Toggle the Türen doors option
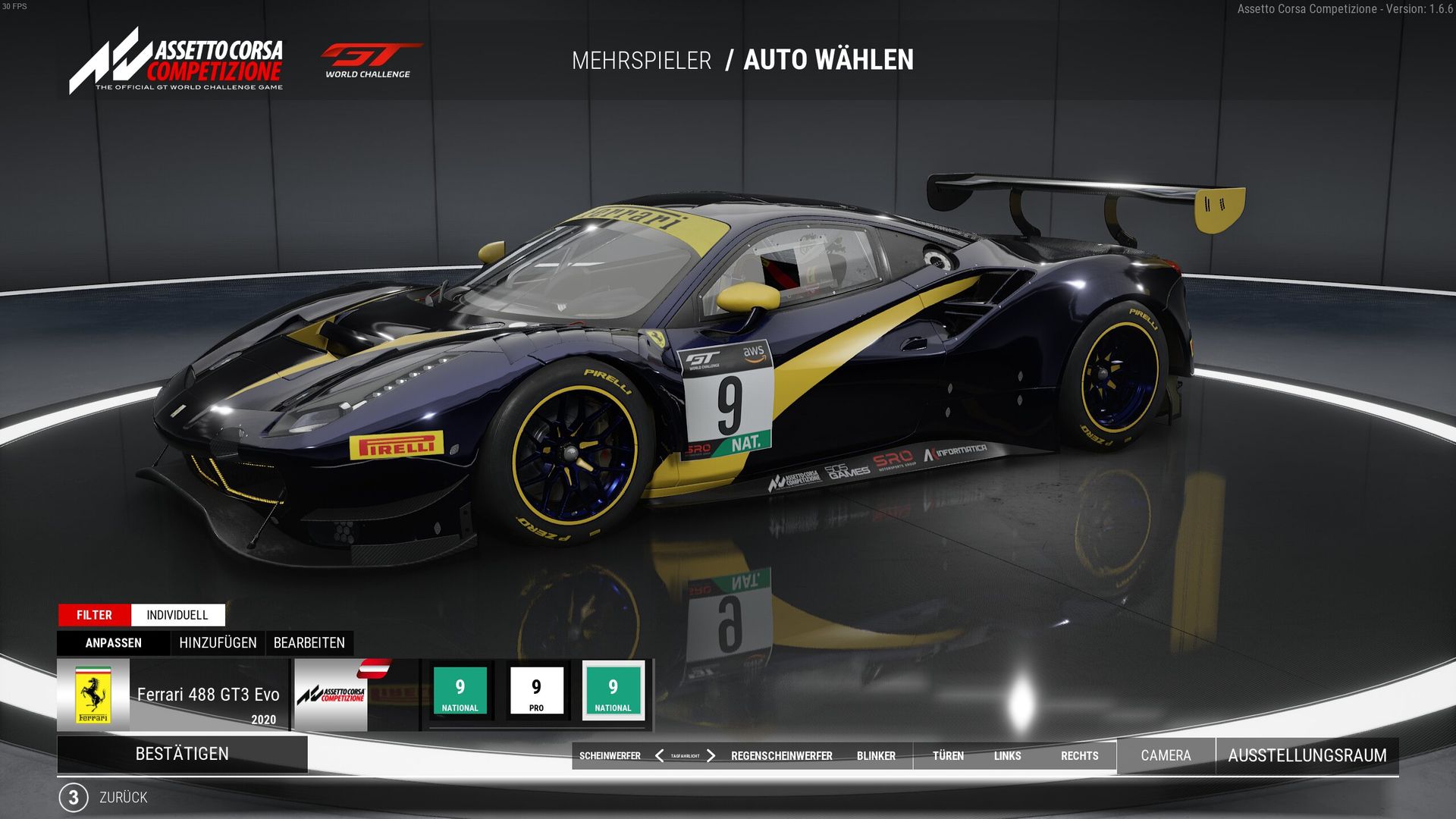Image resolution: width=1456 pixels, height=819 pixels. click(948, 756)
